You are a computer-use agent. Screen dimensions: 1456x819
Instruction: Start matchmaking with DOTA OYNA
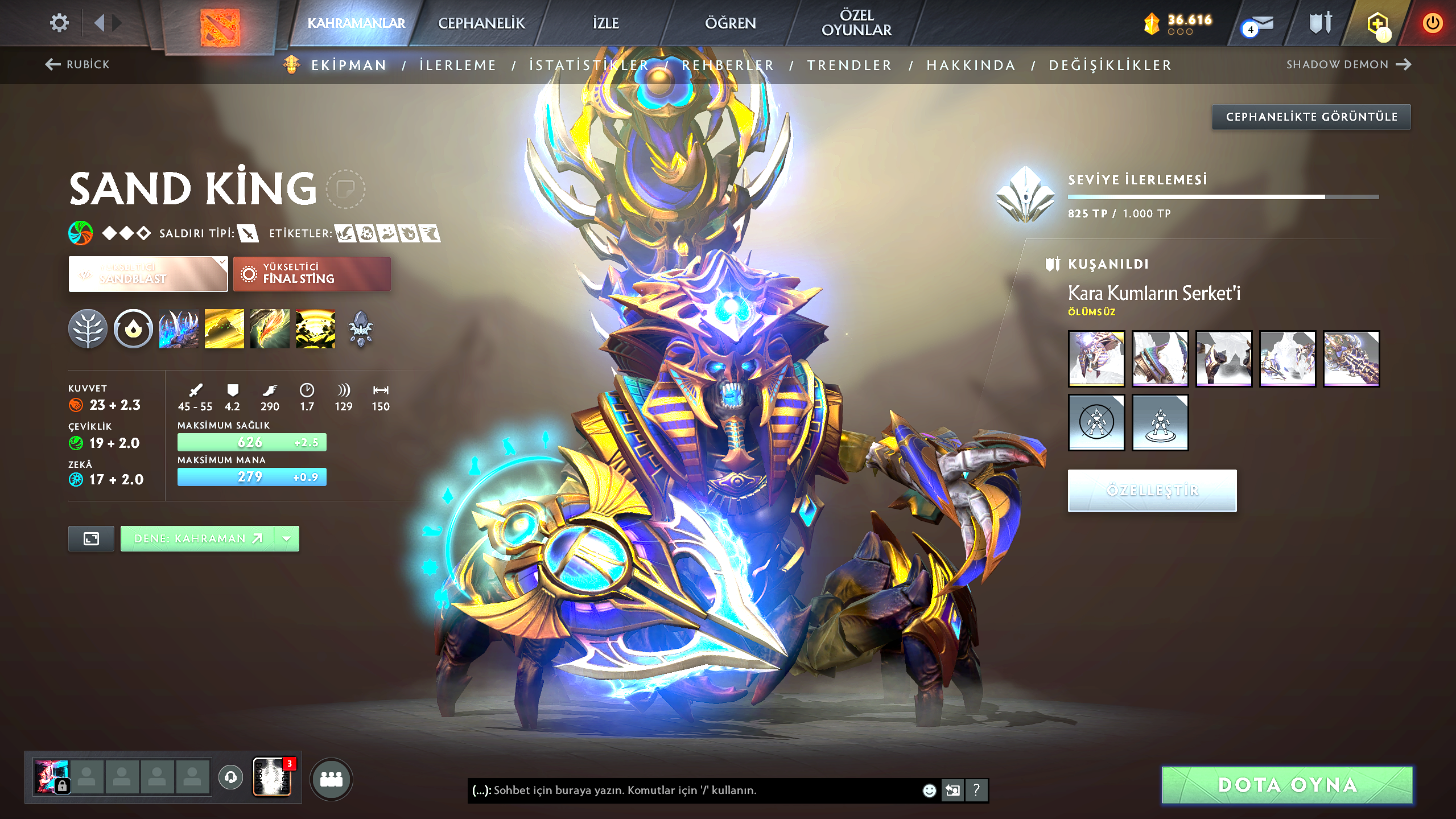1287,785
